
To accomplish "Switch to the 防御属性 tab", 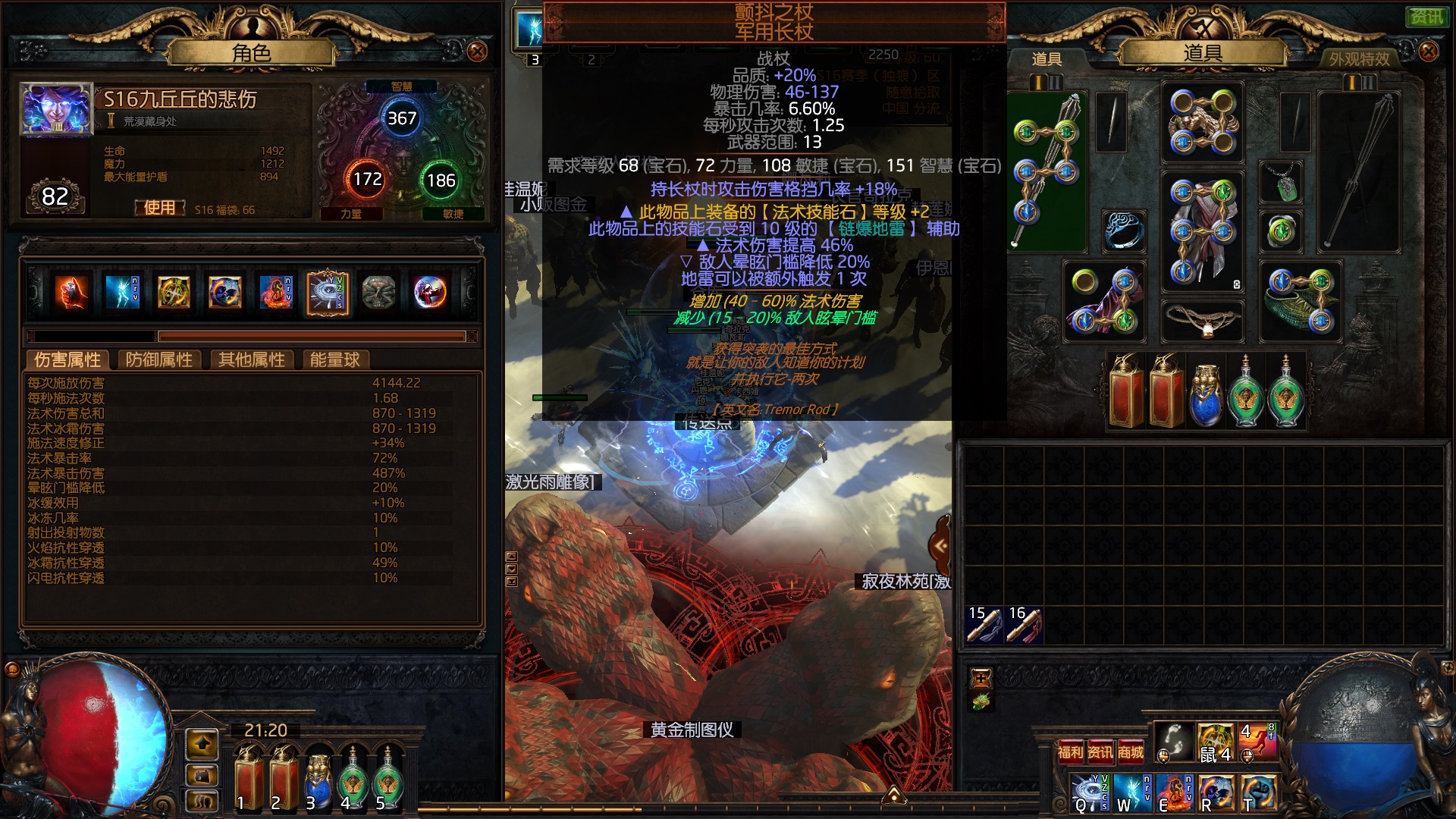I will click(158, 359).
